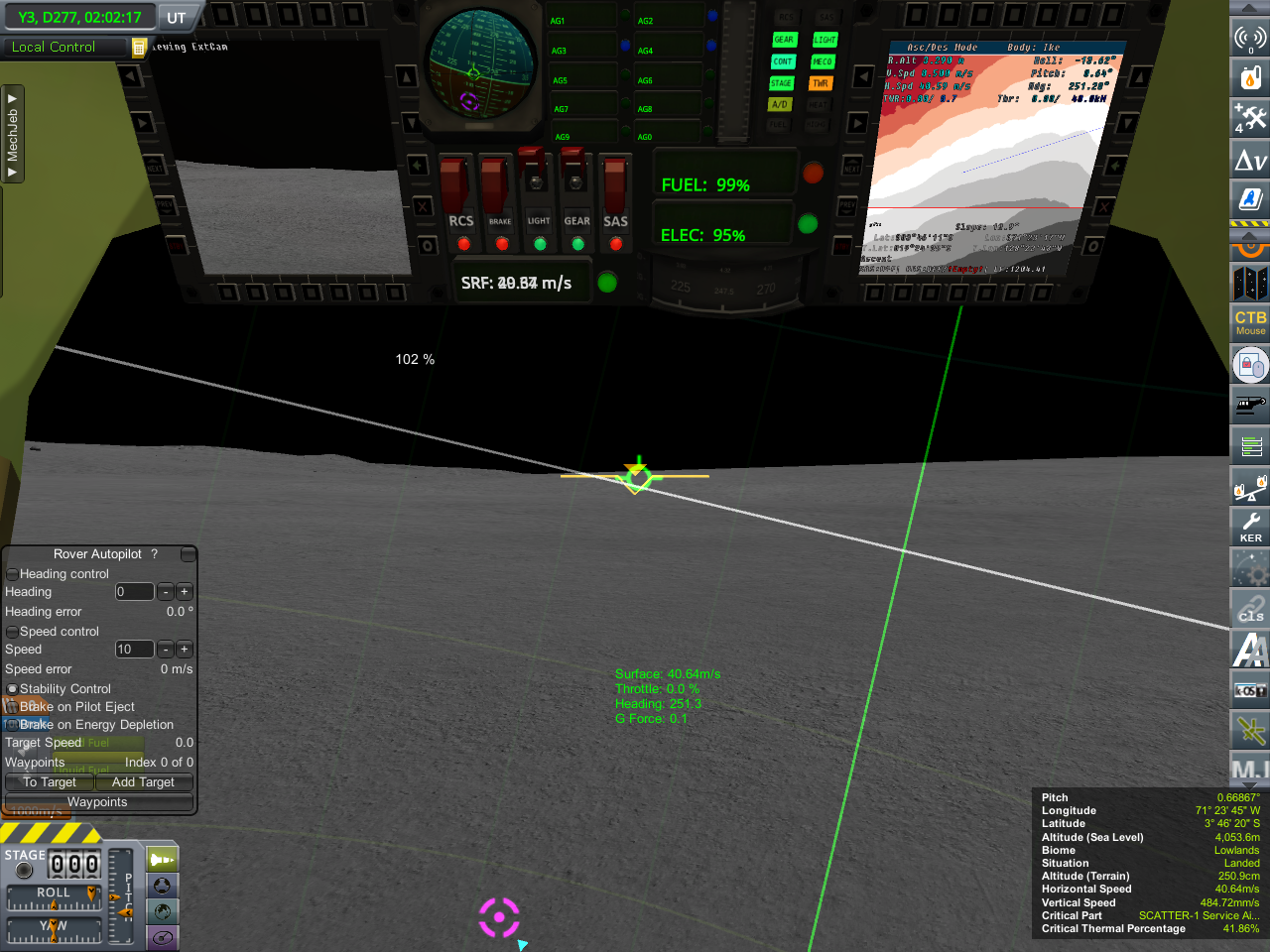Decrease the Heading value with minus
The width and height of the screenshot is (1270, 952).
click(x=166, y=592)
